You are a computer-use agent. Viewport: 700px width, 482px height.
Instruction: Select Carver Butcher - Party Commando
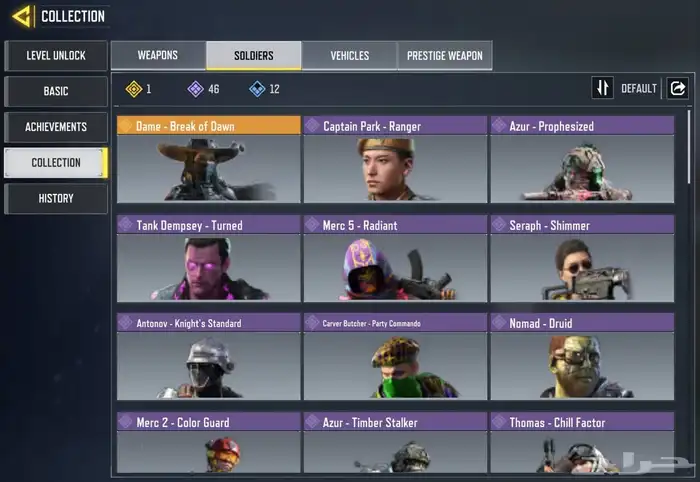pos(395,357)
